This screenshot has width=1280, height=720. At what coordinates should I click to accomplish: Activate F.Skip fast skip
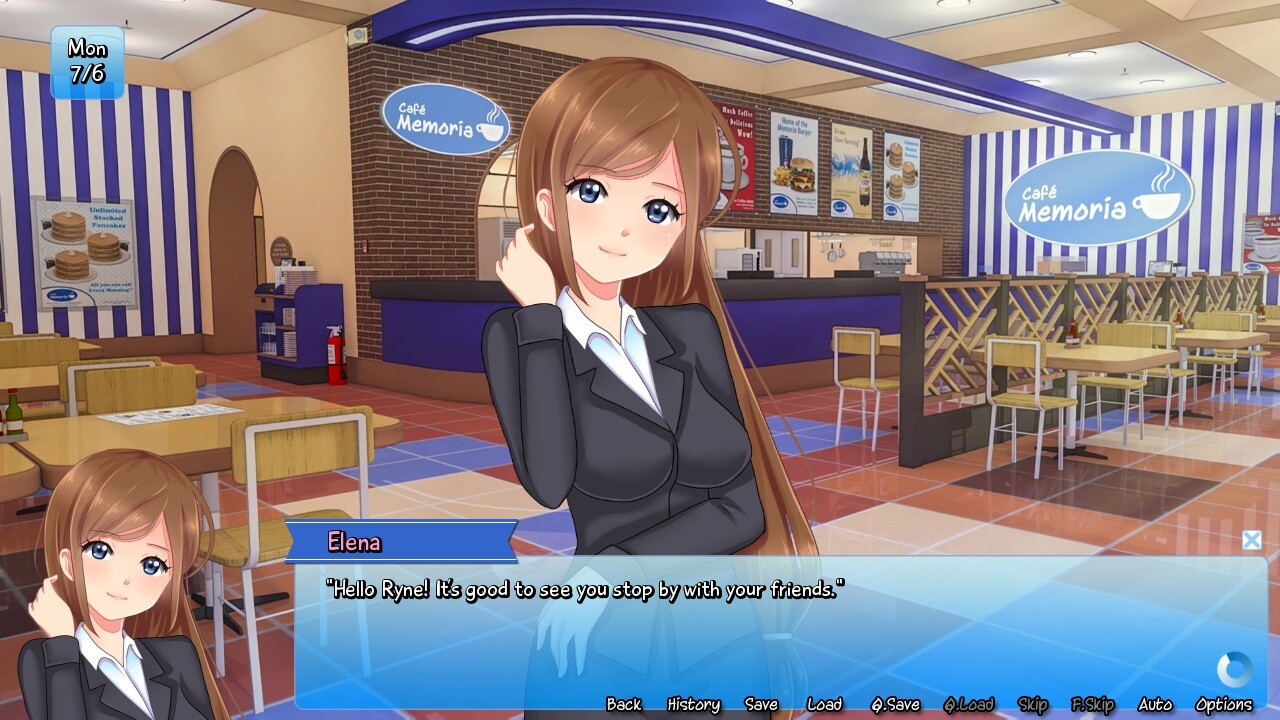pos(1093,704)
